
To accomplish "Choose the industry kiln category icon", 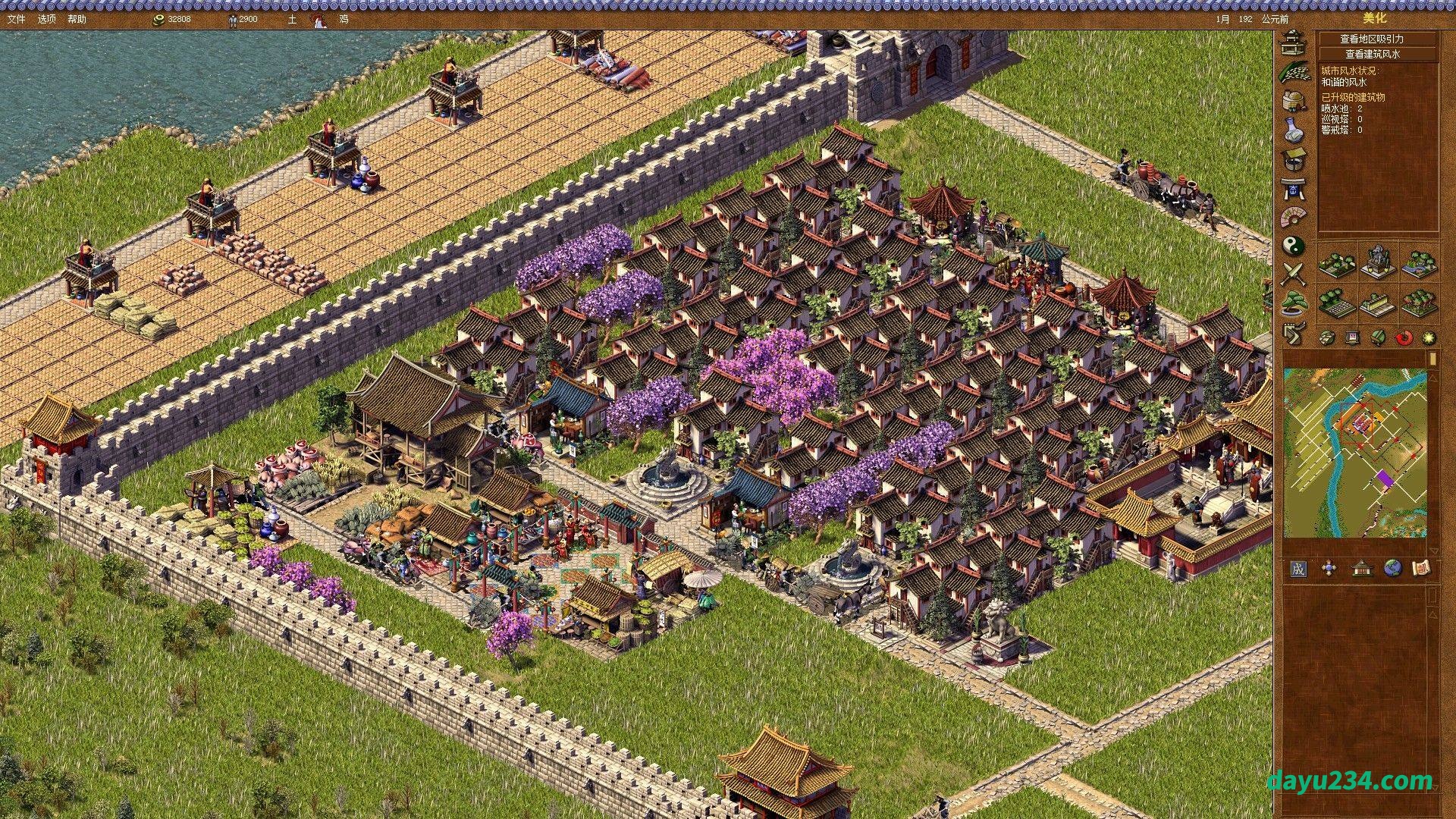I will [1293, 100].
